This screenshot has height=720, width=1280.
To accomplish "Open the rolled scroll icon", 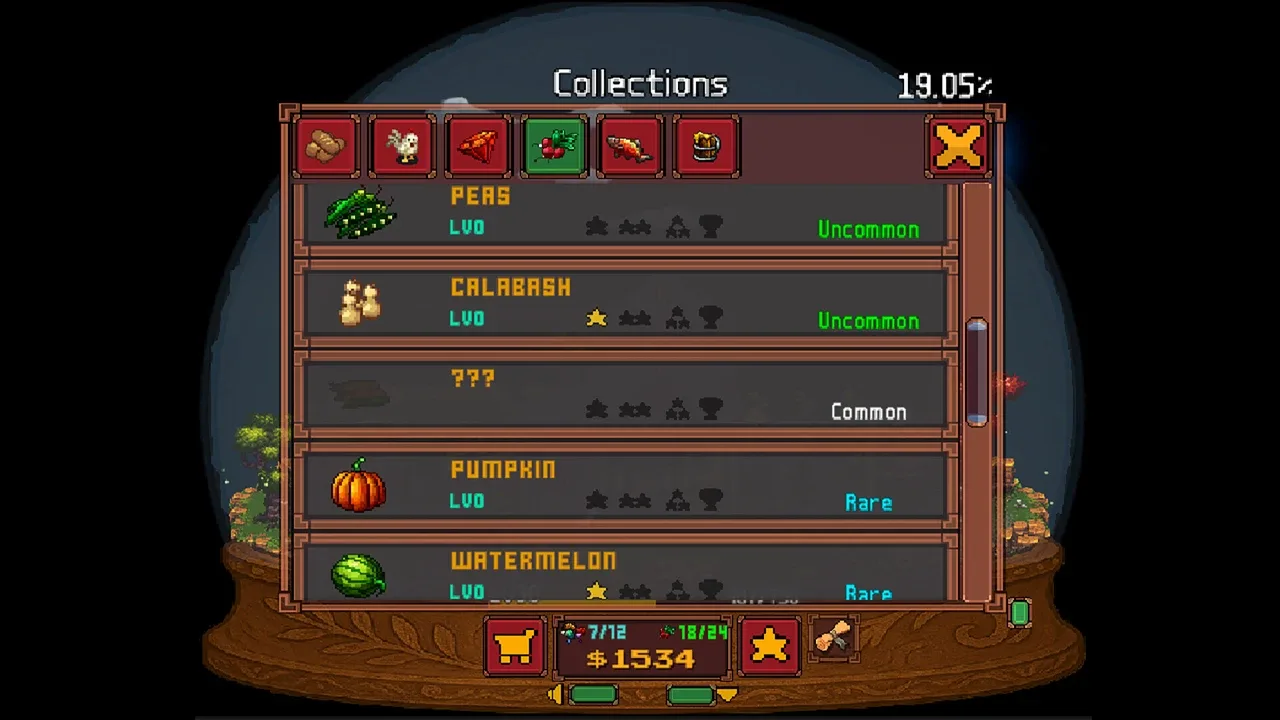I will [832, 637].
